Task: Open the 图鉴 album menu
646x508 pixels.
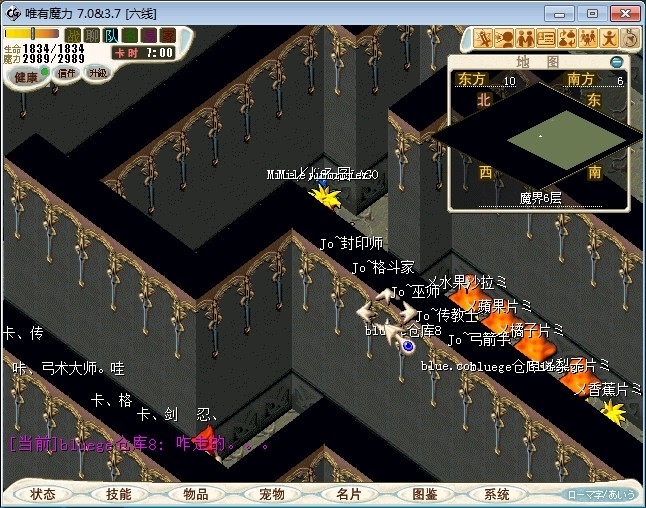Action: (424, 494)
